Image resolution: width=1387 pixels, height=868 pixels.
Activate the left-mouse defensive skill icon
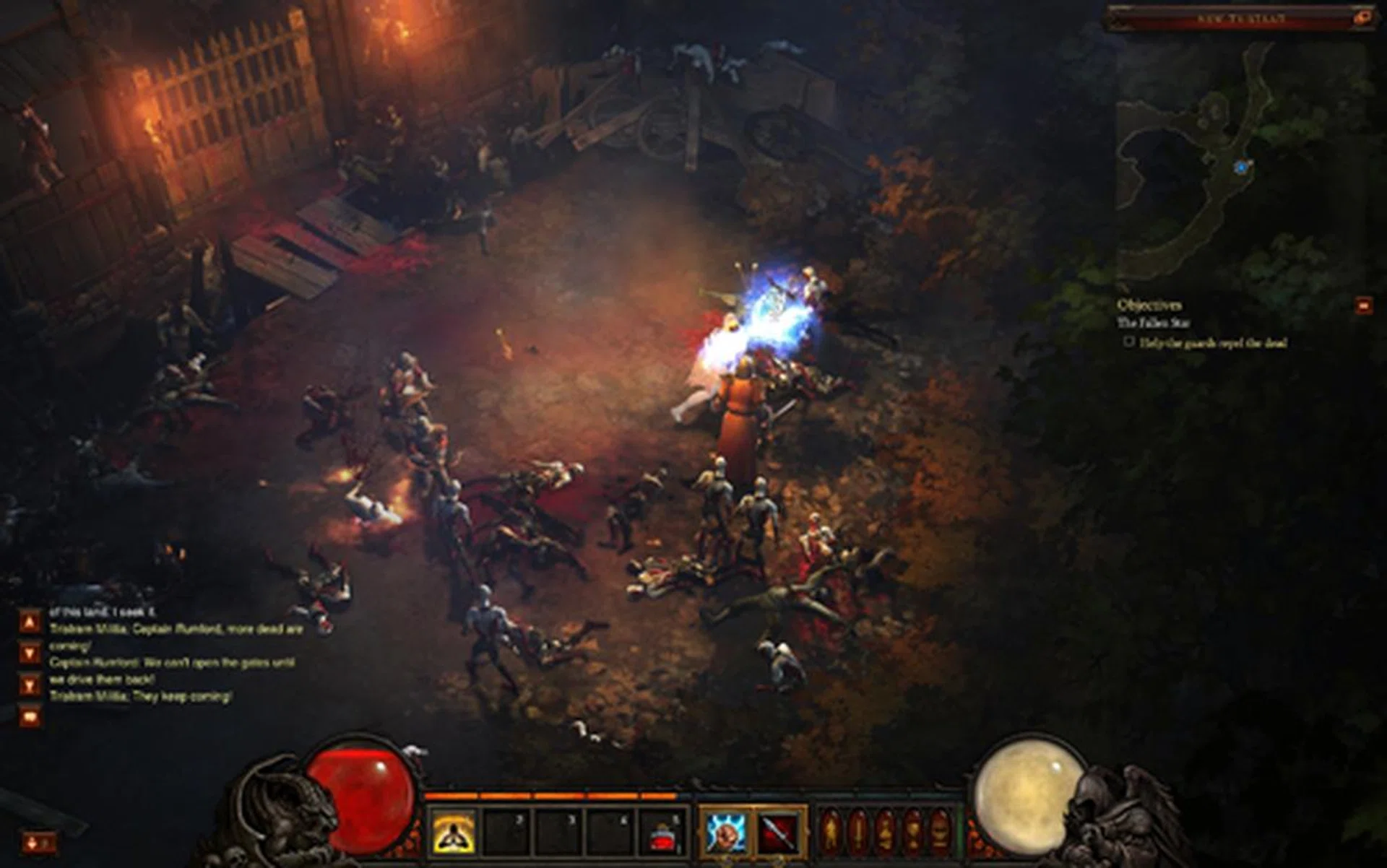[x=725, y=832]
